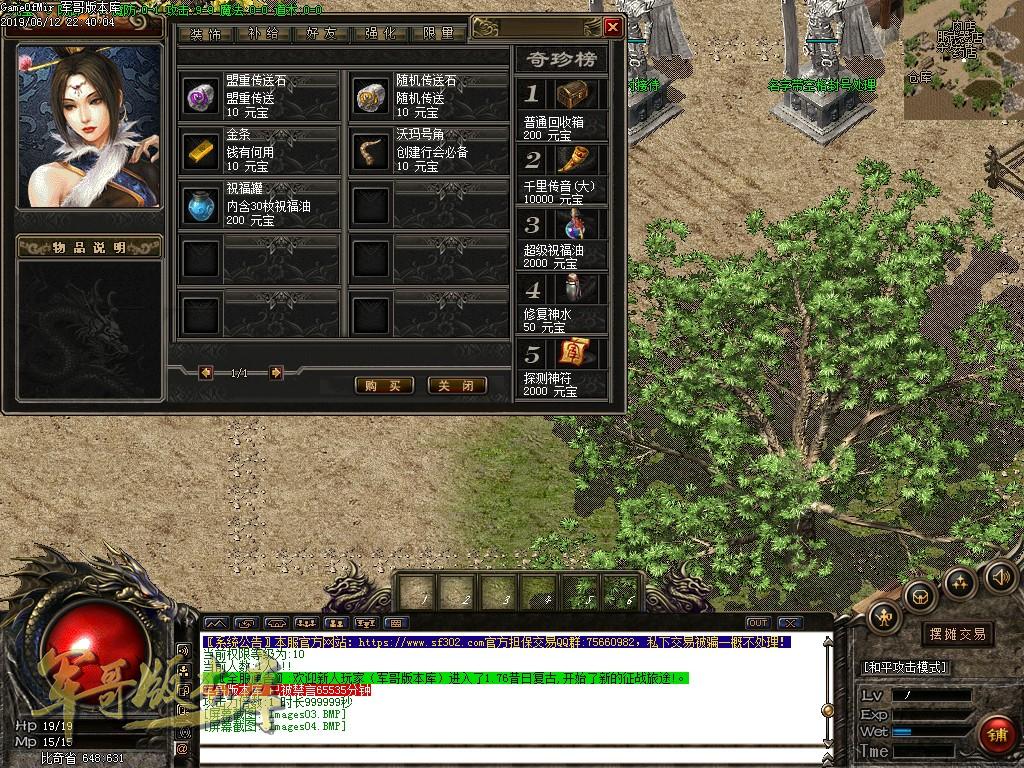Choose 普通回收箱 from the ranking list
This screenshot has height=768, width=1024.
pyautogui.click(x=562, y=110)
